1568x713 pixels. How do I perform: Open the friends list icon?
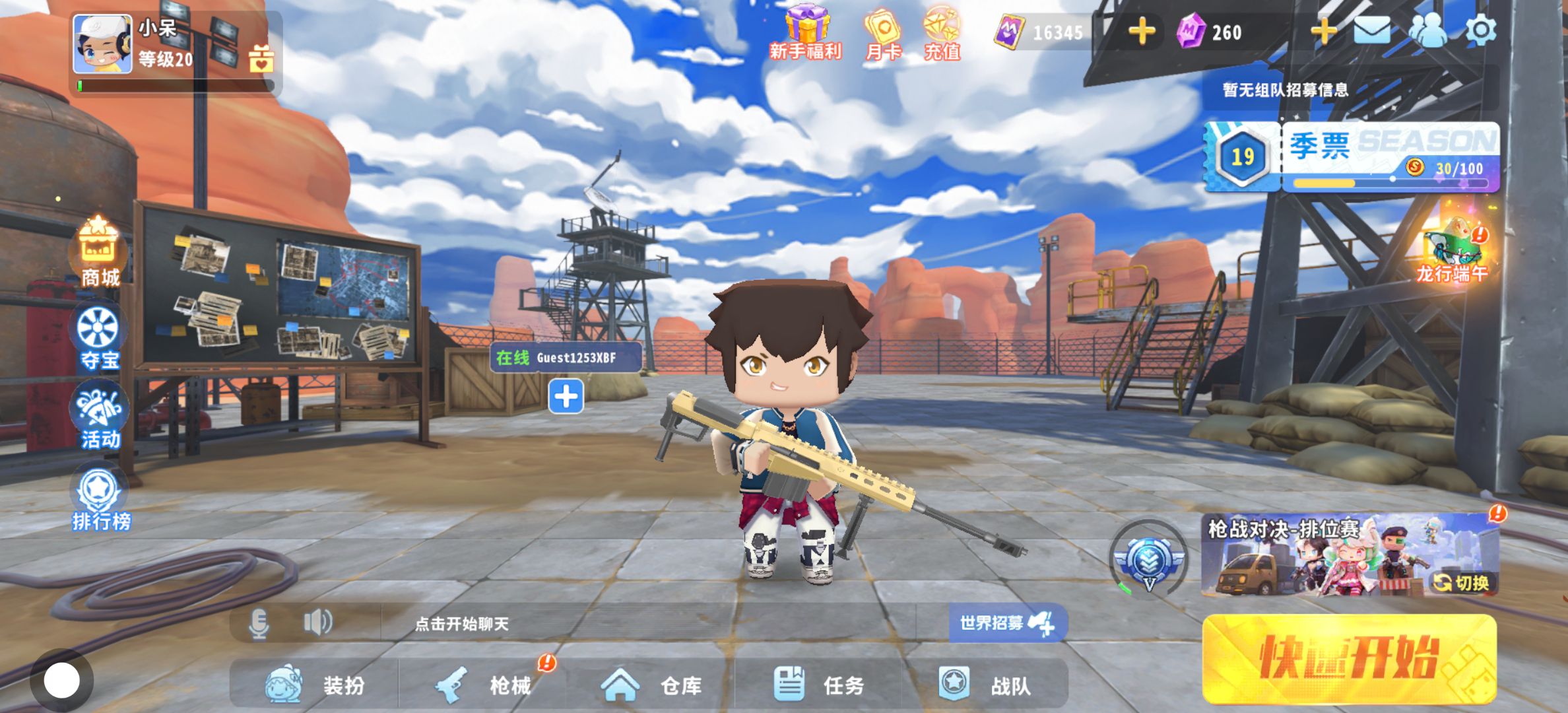tap(1427, 30)
